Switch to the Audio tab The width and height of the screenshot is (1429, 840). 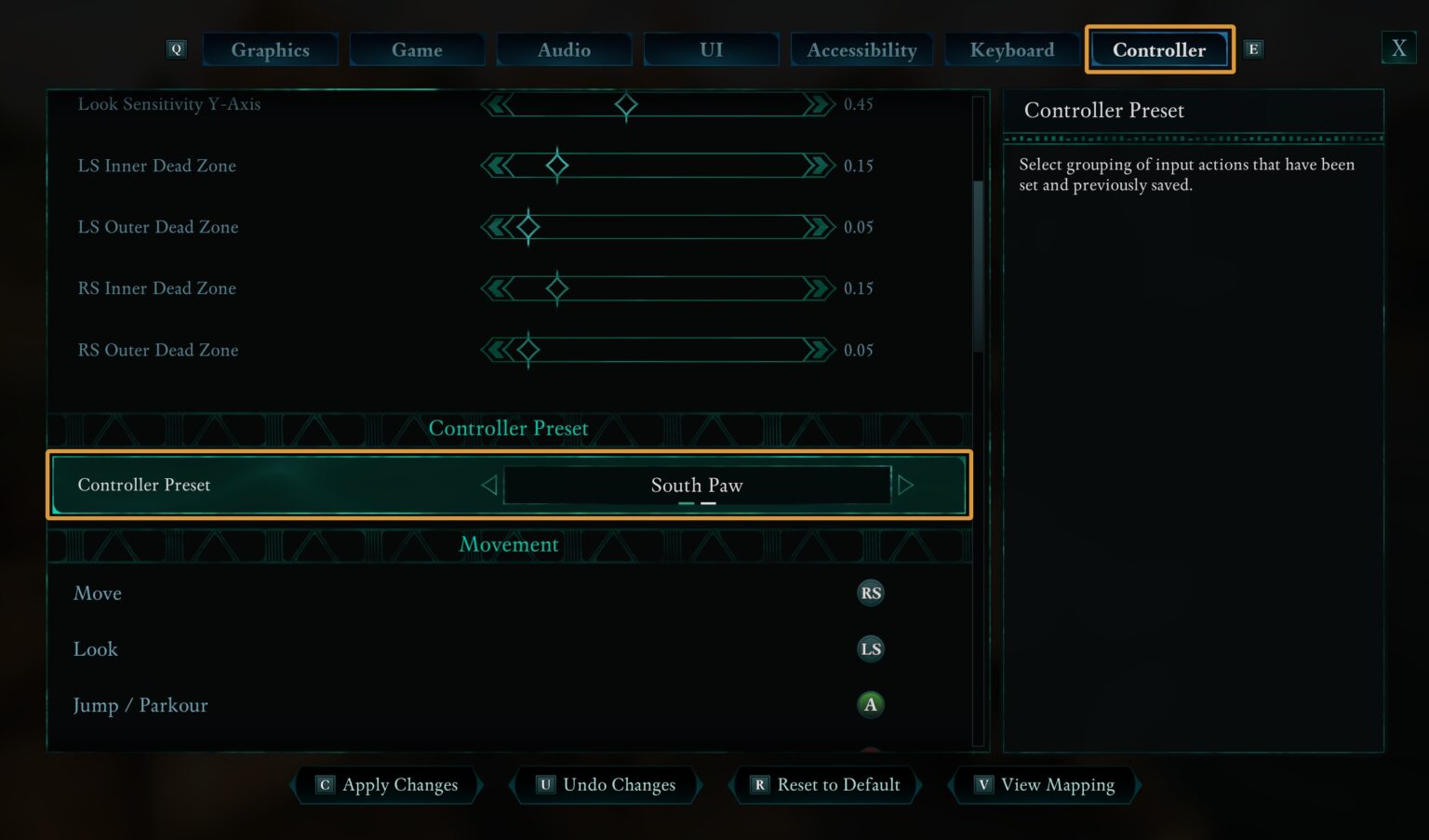click(x=564, y=49)
